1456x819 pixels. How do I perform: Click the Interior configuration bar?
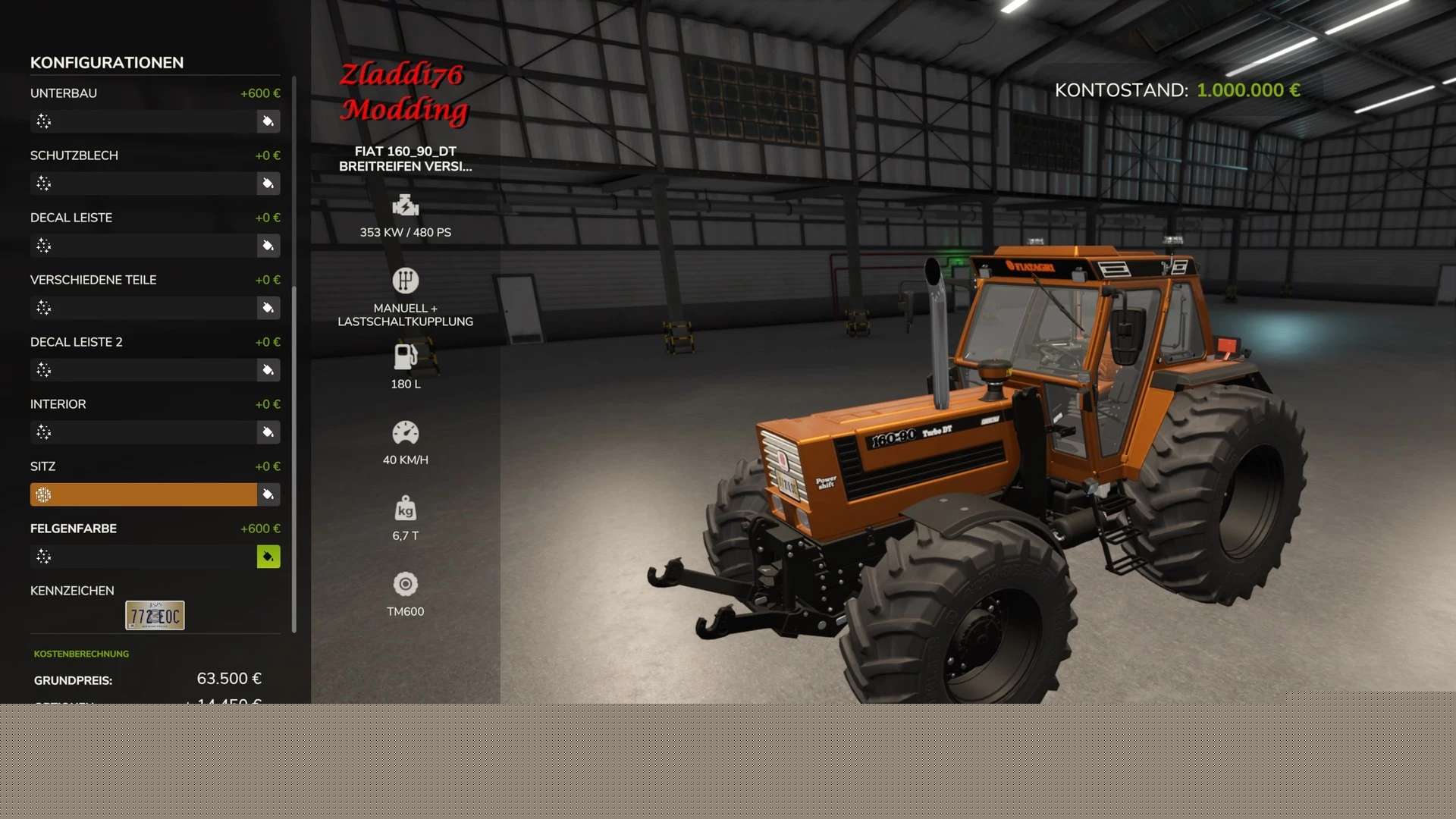[143, 432]
